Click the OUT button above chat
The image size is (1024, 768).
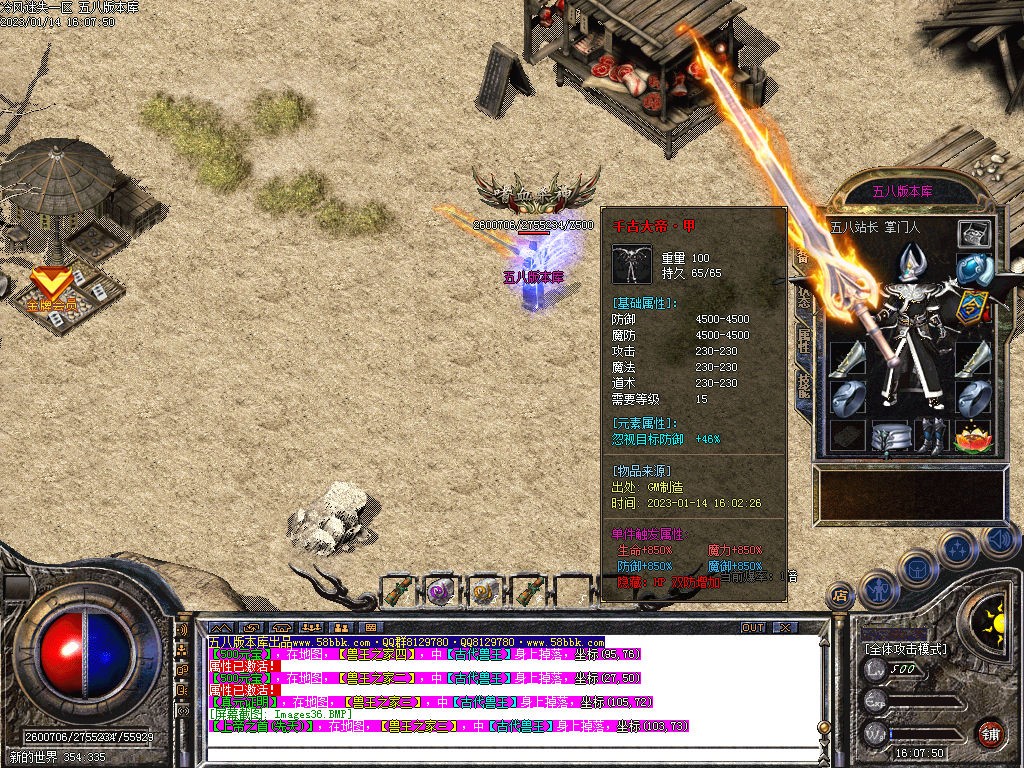(x=753, y=627)
